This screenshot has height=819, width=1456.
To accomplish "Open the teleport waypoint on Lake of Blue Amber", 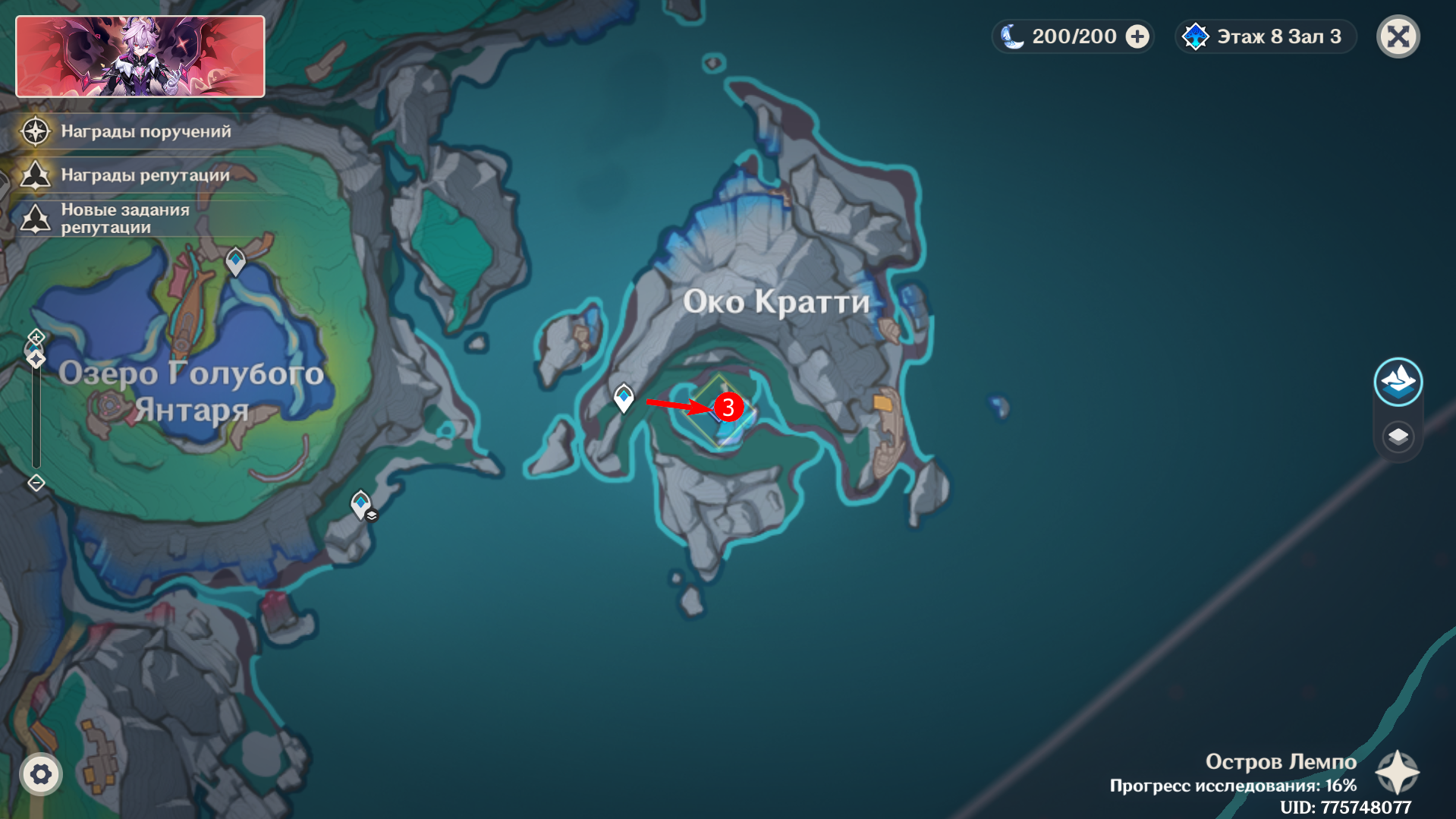I will (x=235, y=260).
